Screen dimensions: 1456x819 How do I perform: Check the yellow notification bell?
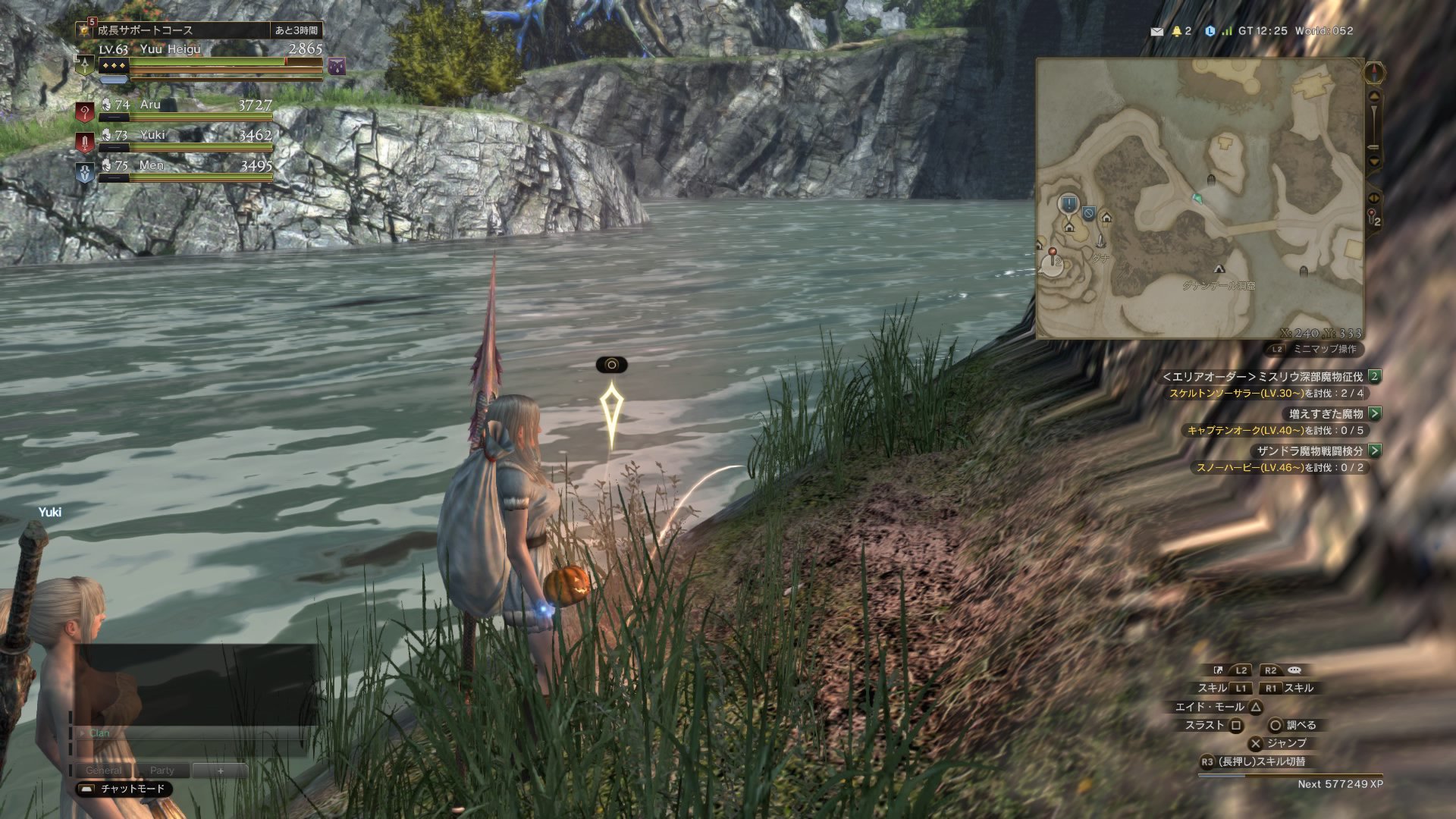coord(1177,31)
